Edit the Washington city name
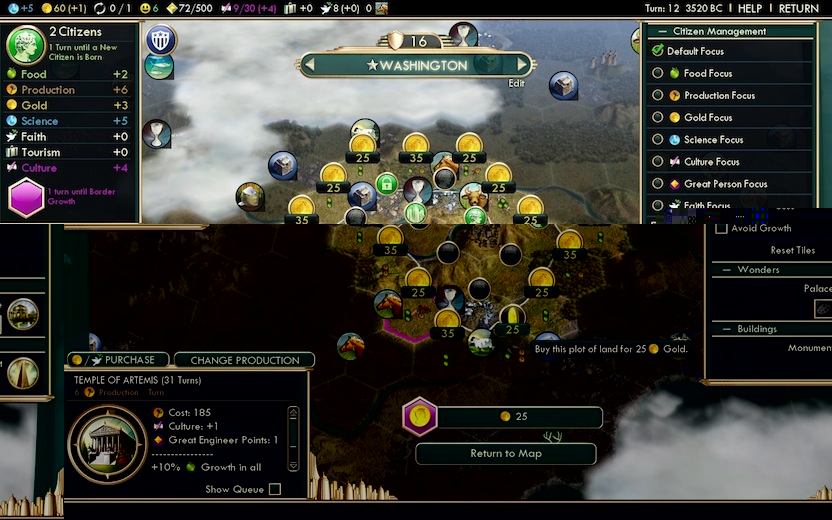Screen dimensions: 832x520 (x=516, y=84)
